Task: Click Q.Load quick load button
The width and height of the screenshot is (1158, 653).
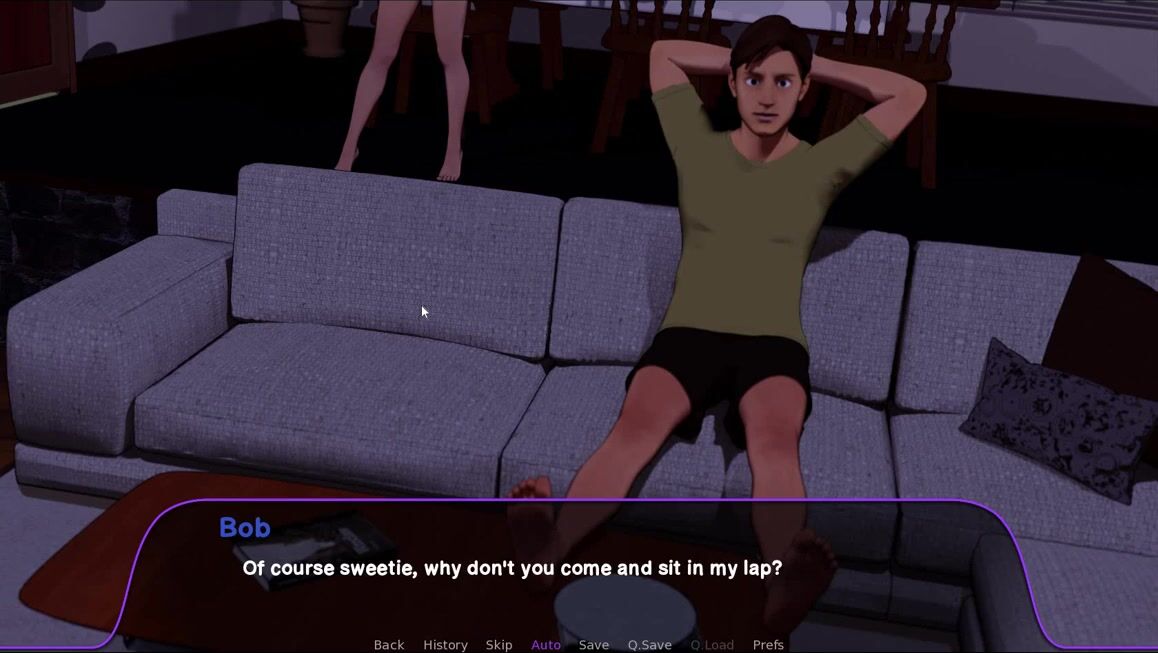Action: (x=712, y=645)
